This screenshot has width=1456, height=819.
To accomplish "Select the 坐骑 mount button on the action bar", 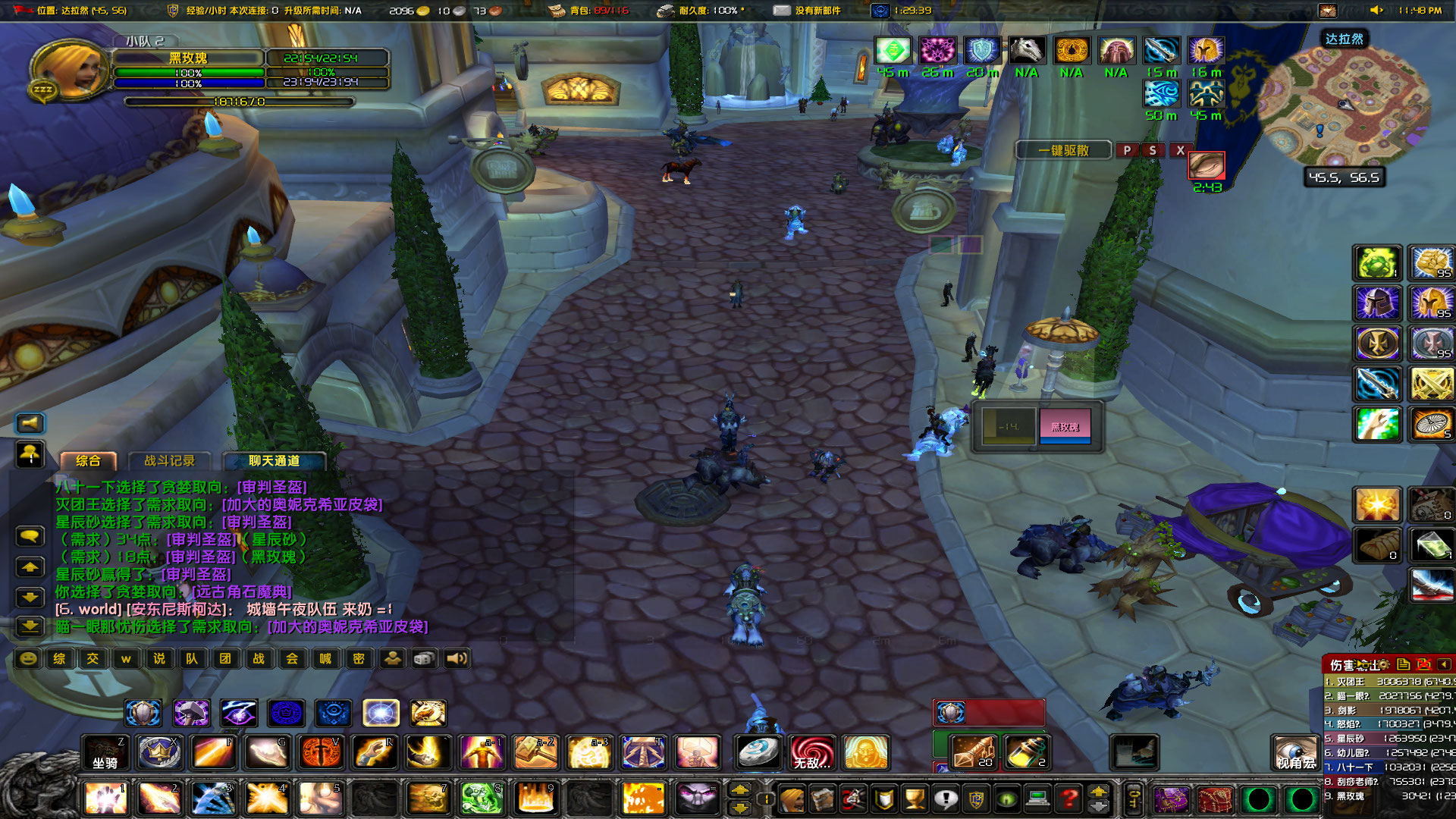I will tap(105, 753).
